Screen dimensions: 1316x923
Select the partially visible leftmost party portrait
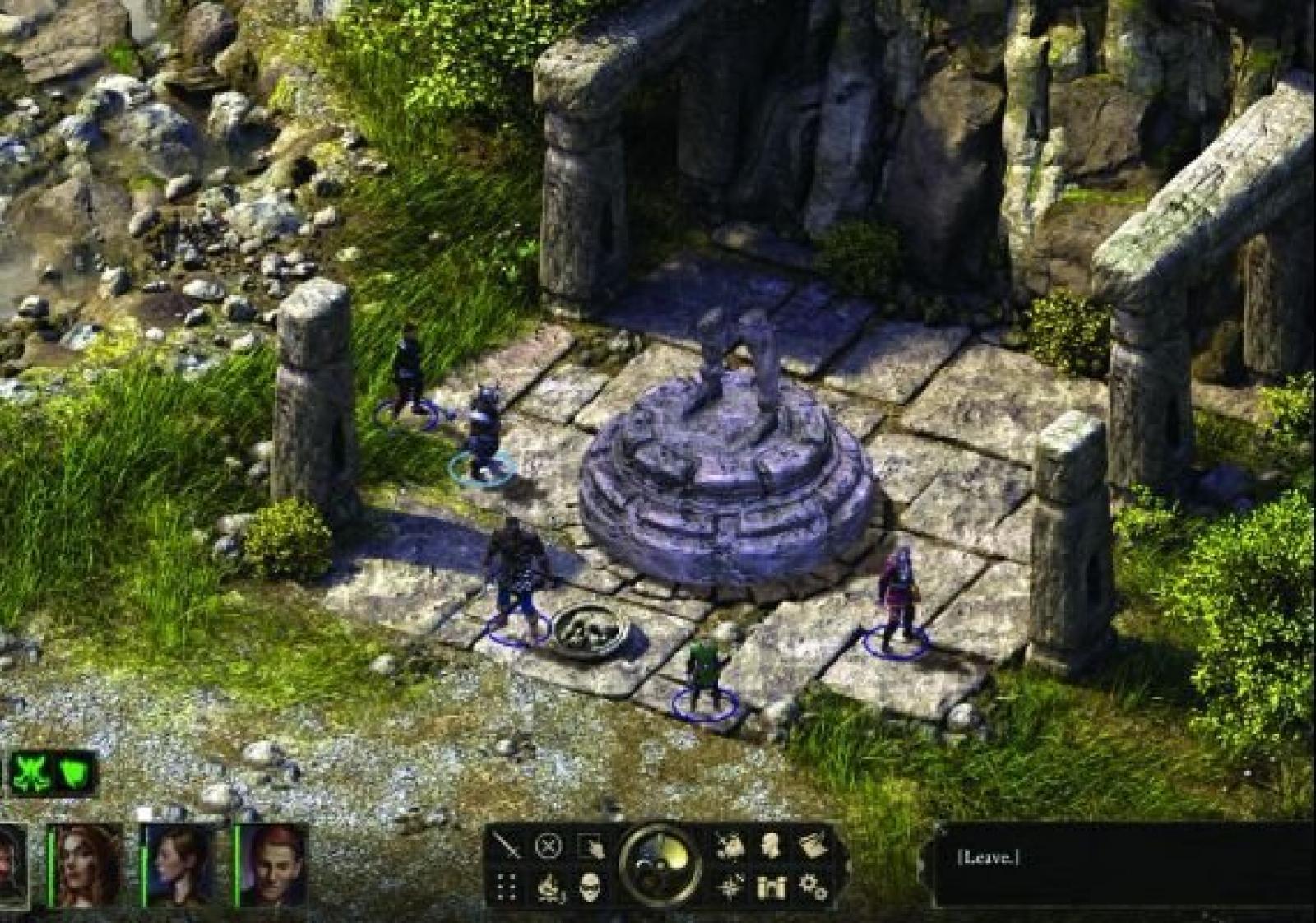tap(12, 864)
